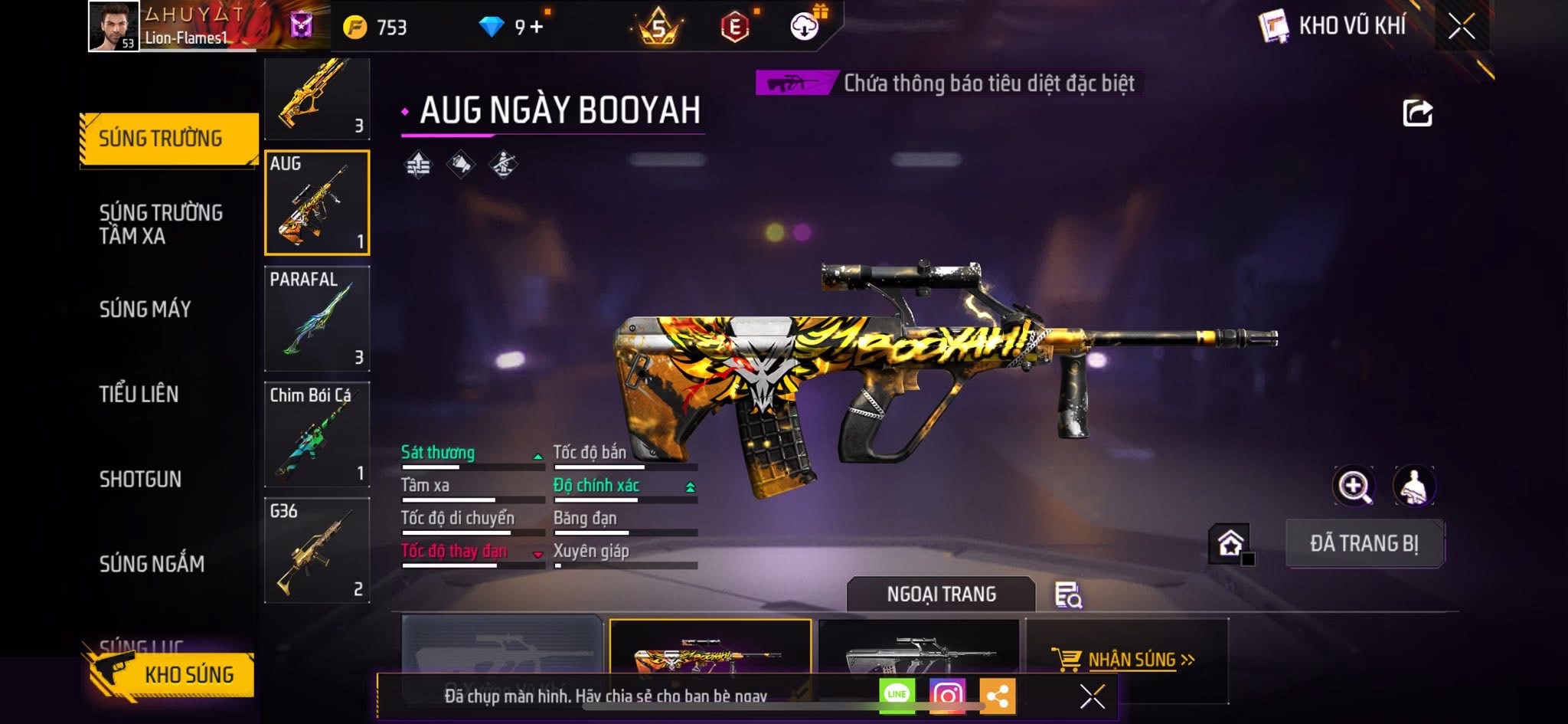Share screenshot to Instagram
The height and width of the screenshot is (724, 1568).
pos(946,696)
